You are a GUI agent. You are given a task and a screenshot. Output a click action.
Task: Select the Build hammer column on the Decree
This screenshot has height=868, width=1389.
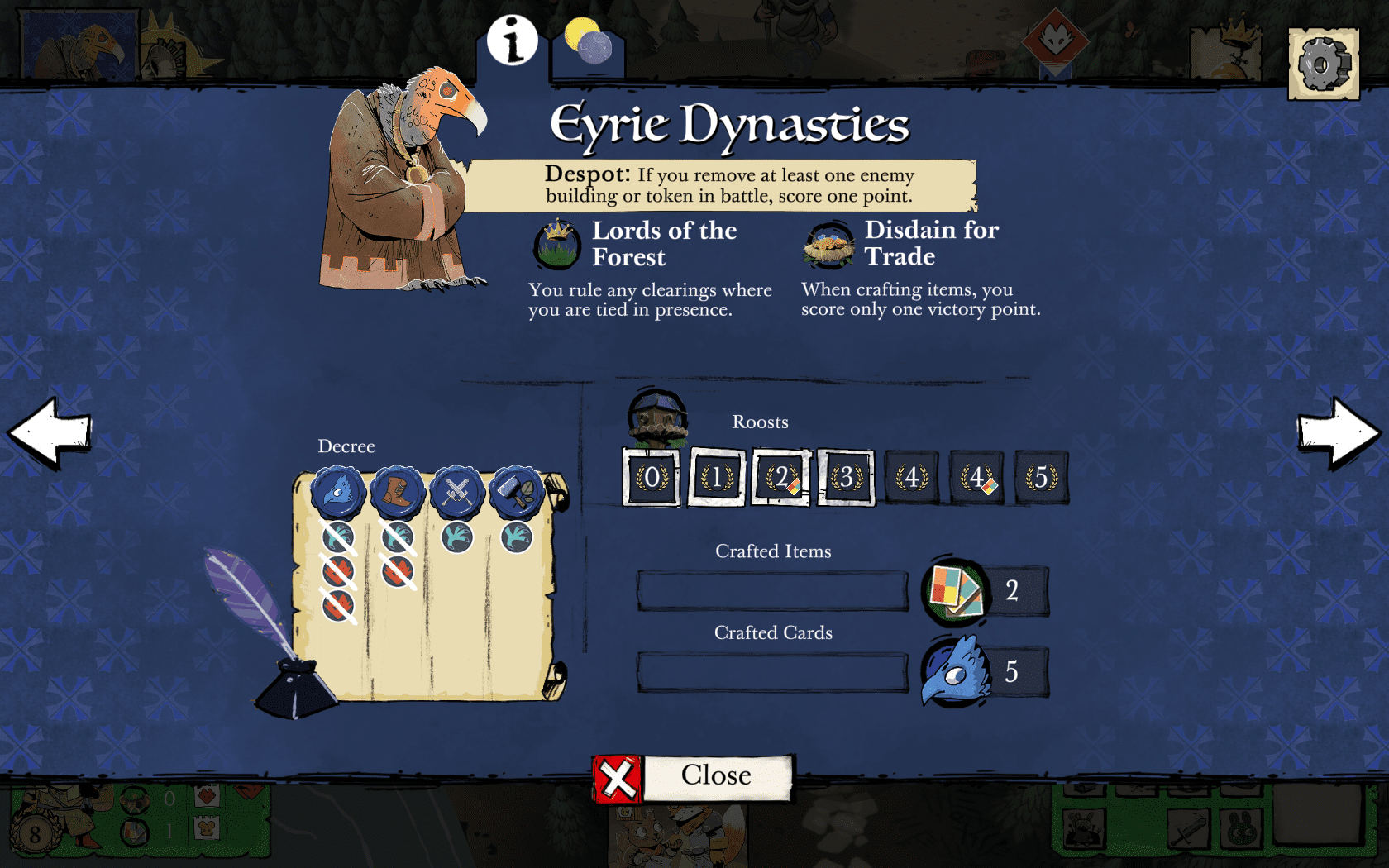pos(517,492)
